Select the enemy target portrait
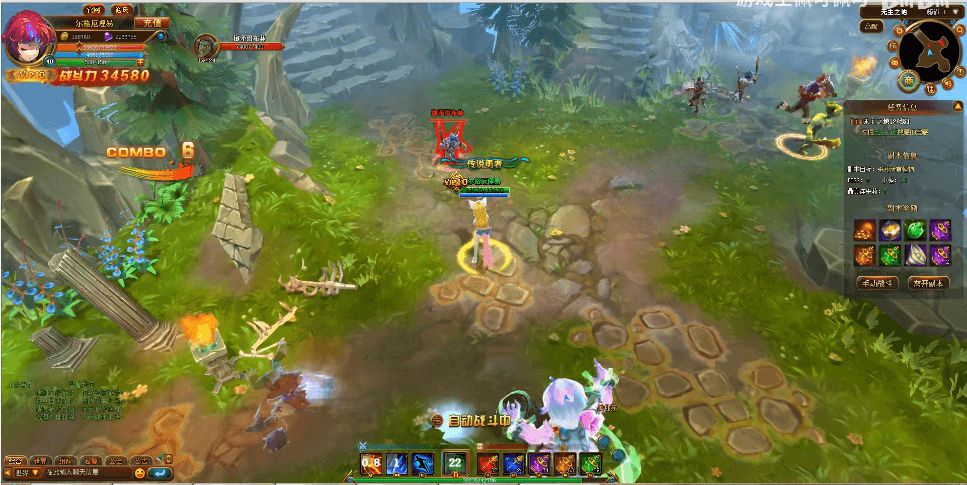Image resolution: width=967 pixels, height=485 pixels. [x=205, y=46]
